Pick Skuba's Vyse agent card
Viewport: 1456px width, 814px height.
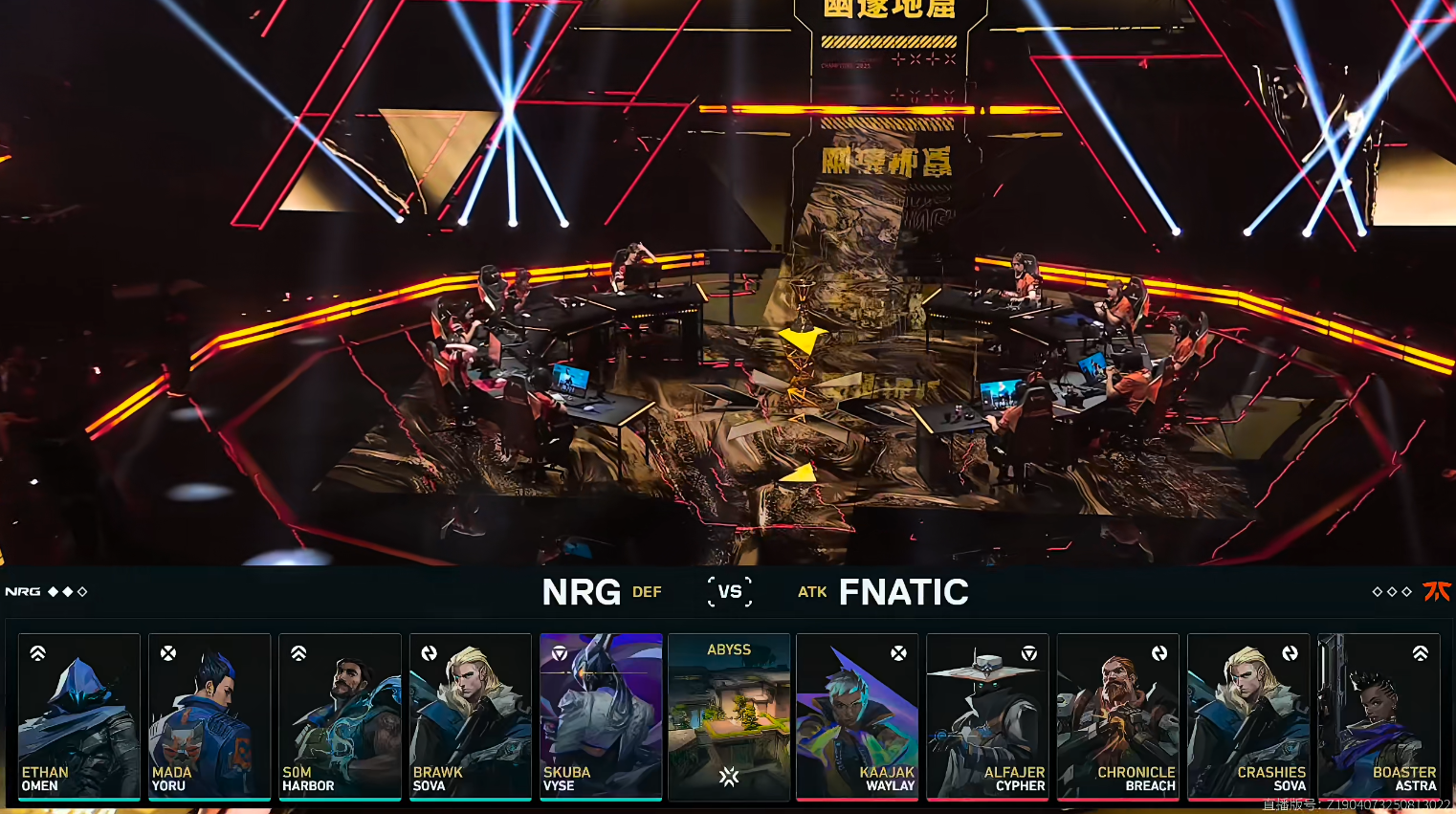click(x=601, y=715)
